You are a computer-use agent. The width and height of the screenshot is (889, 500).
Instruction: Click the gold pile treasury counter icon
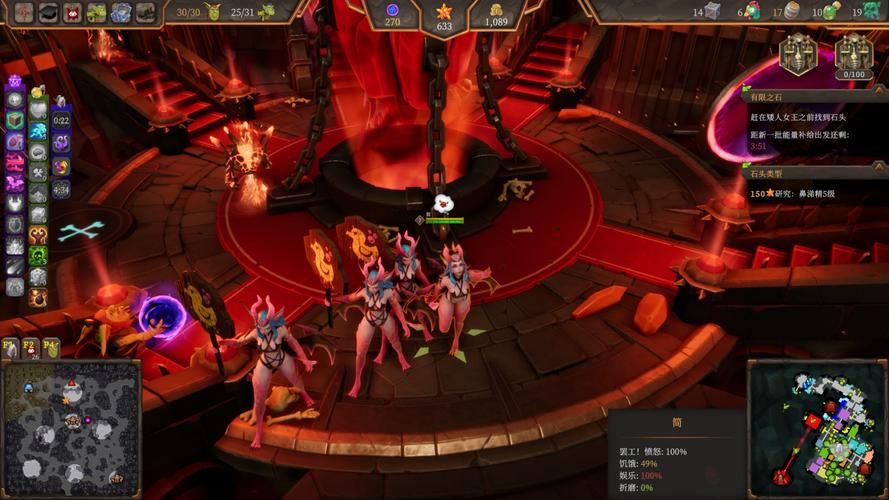pos(495,9)
